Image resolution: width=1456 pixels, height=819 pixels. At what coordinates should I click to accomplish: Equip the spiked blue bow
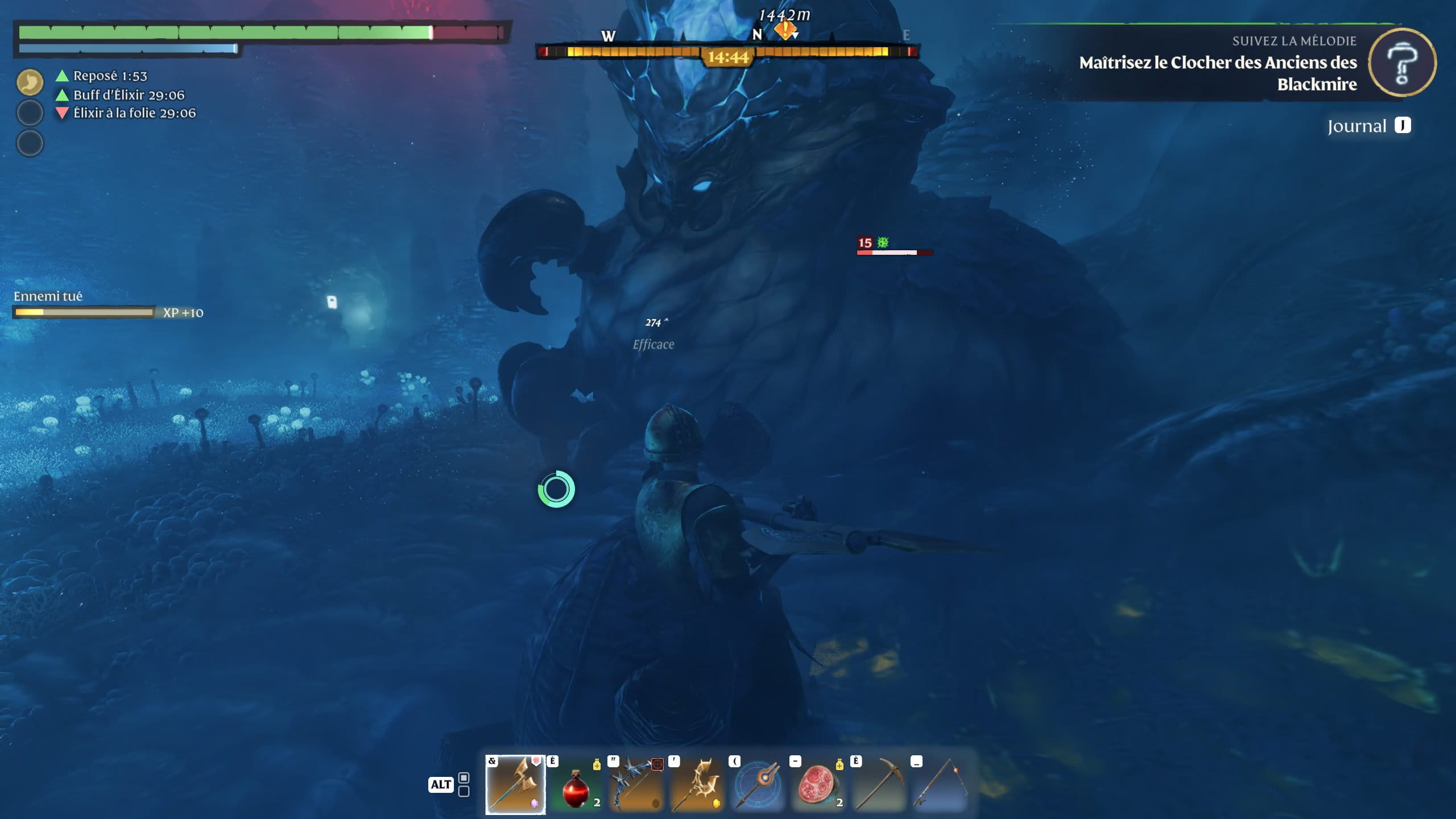pos(637,785)
